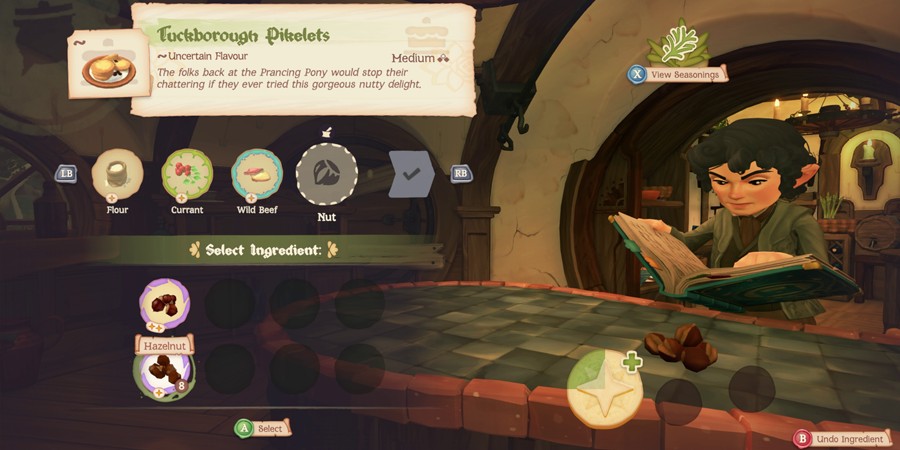Choose the hazelnut stack showing 8
The image size is (900, 450).
coord(163,370)
